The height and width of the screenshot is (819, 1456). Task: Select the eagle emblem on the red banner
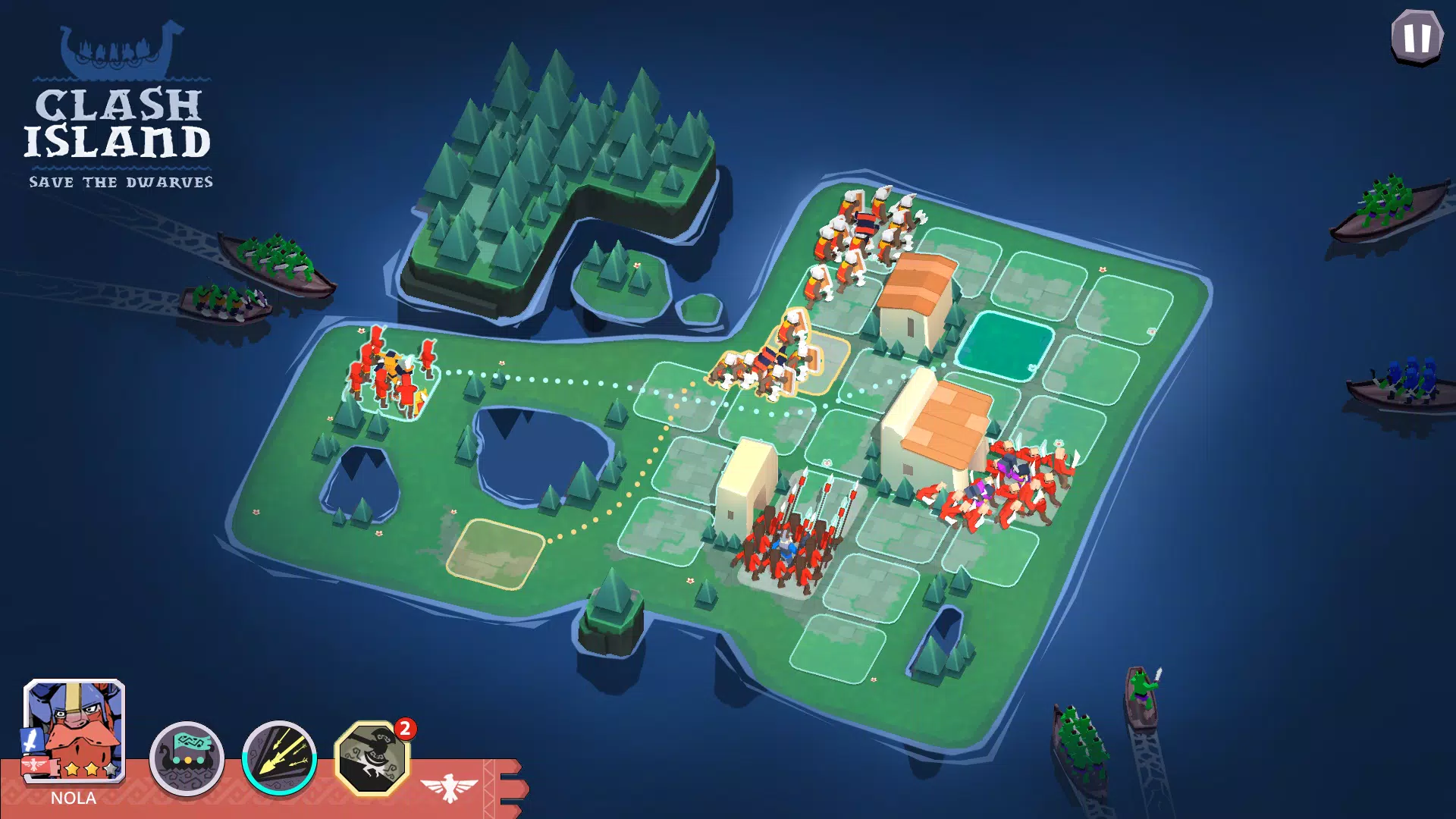[x=449, y=786]
